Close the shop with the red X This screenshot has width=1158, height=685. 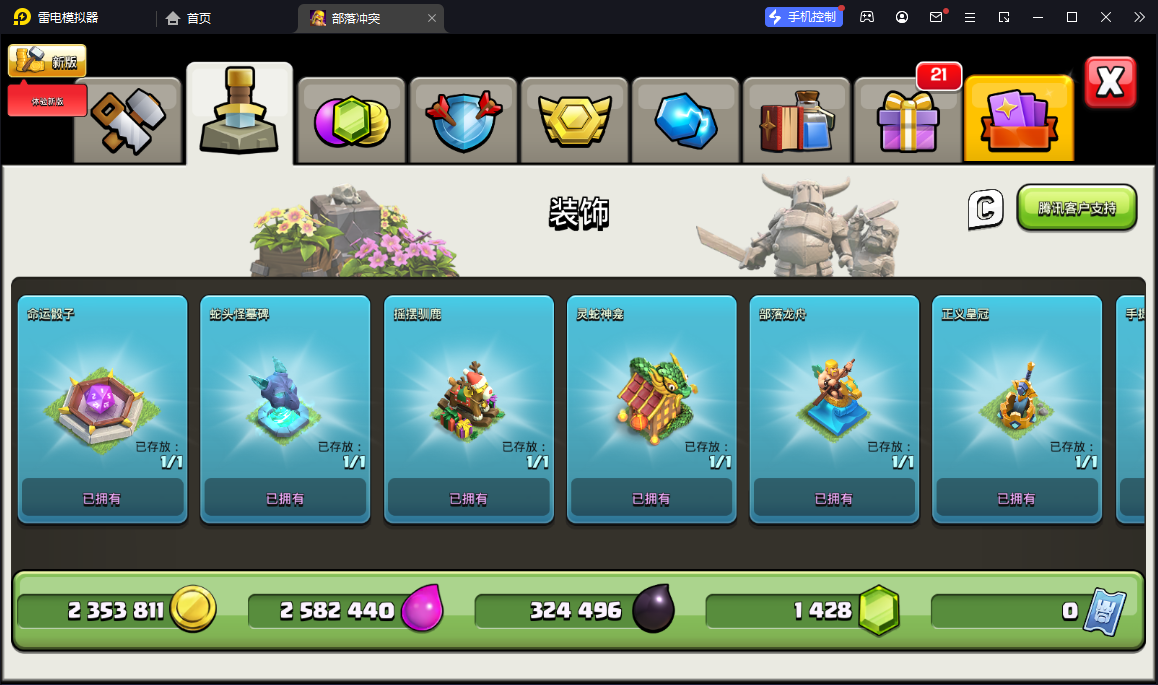(x=1110, y=82)
